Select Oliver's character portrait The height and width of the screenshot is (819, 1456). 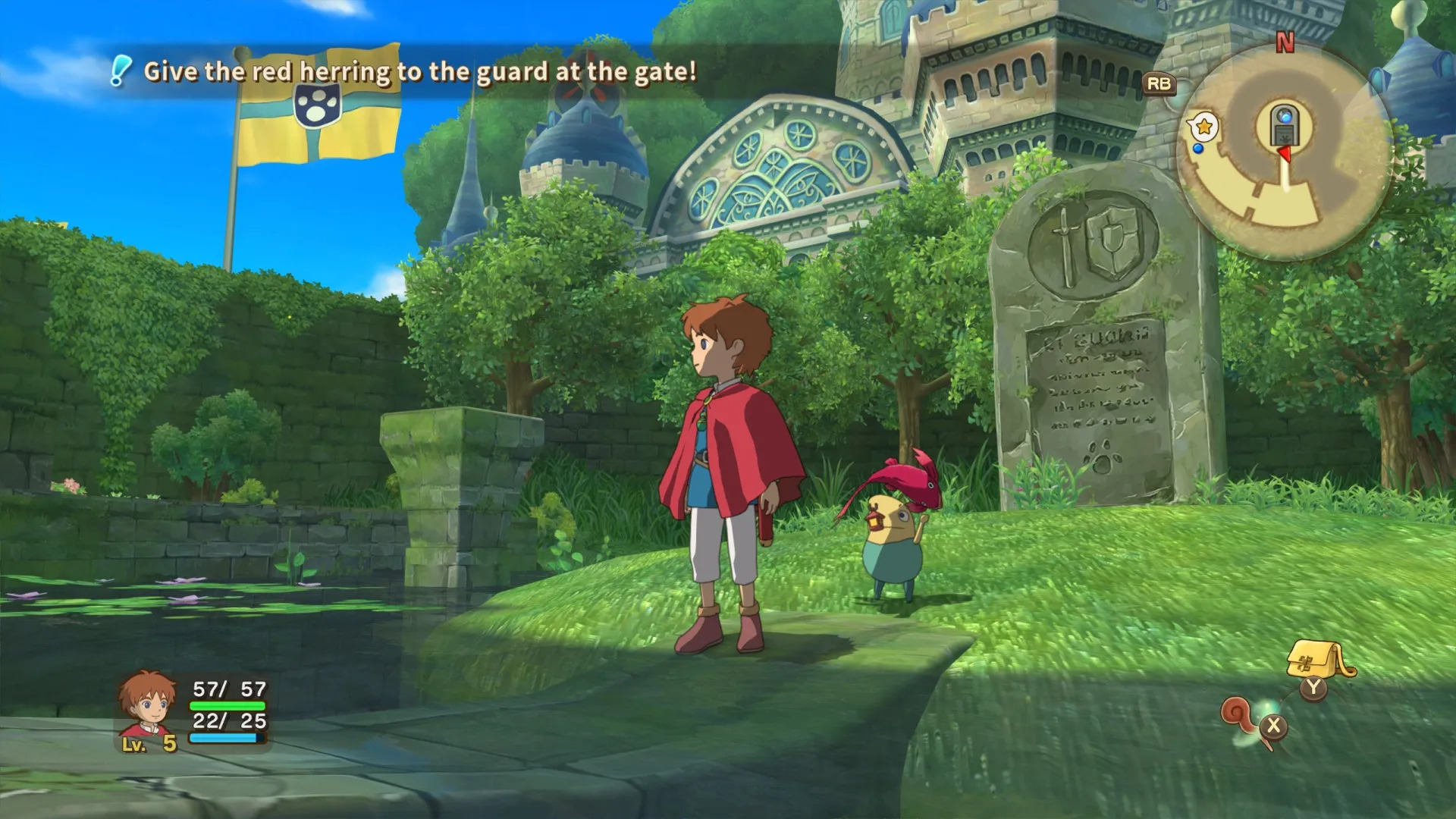[x=146, y=705]
